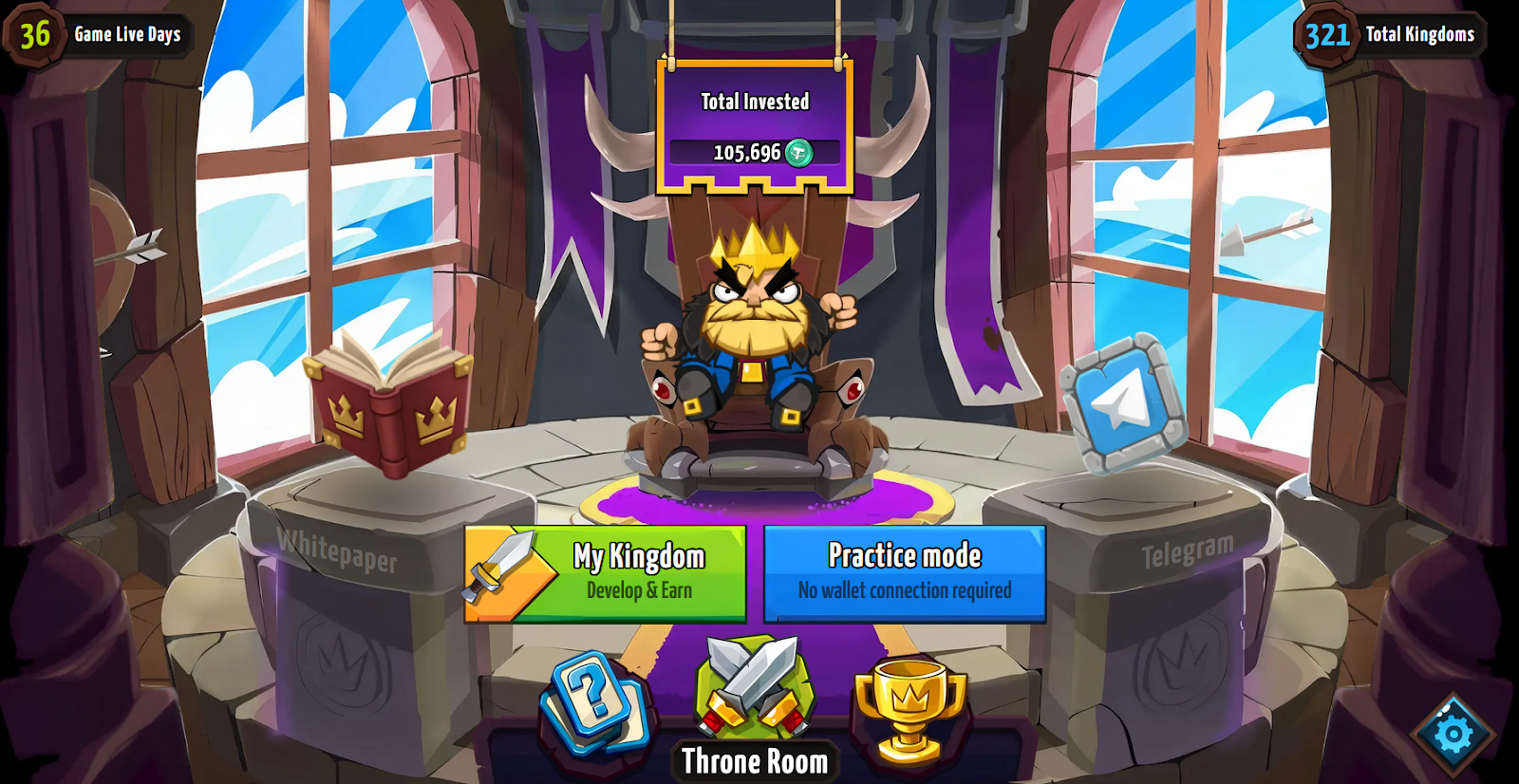Screen dimensions: 1519x784
Task: Open the Total Invested panel
Action: click(x=755, y=123)
